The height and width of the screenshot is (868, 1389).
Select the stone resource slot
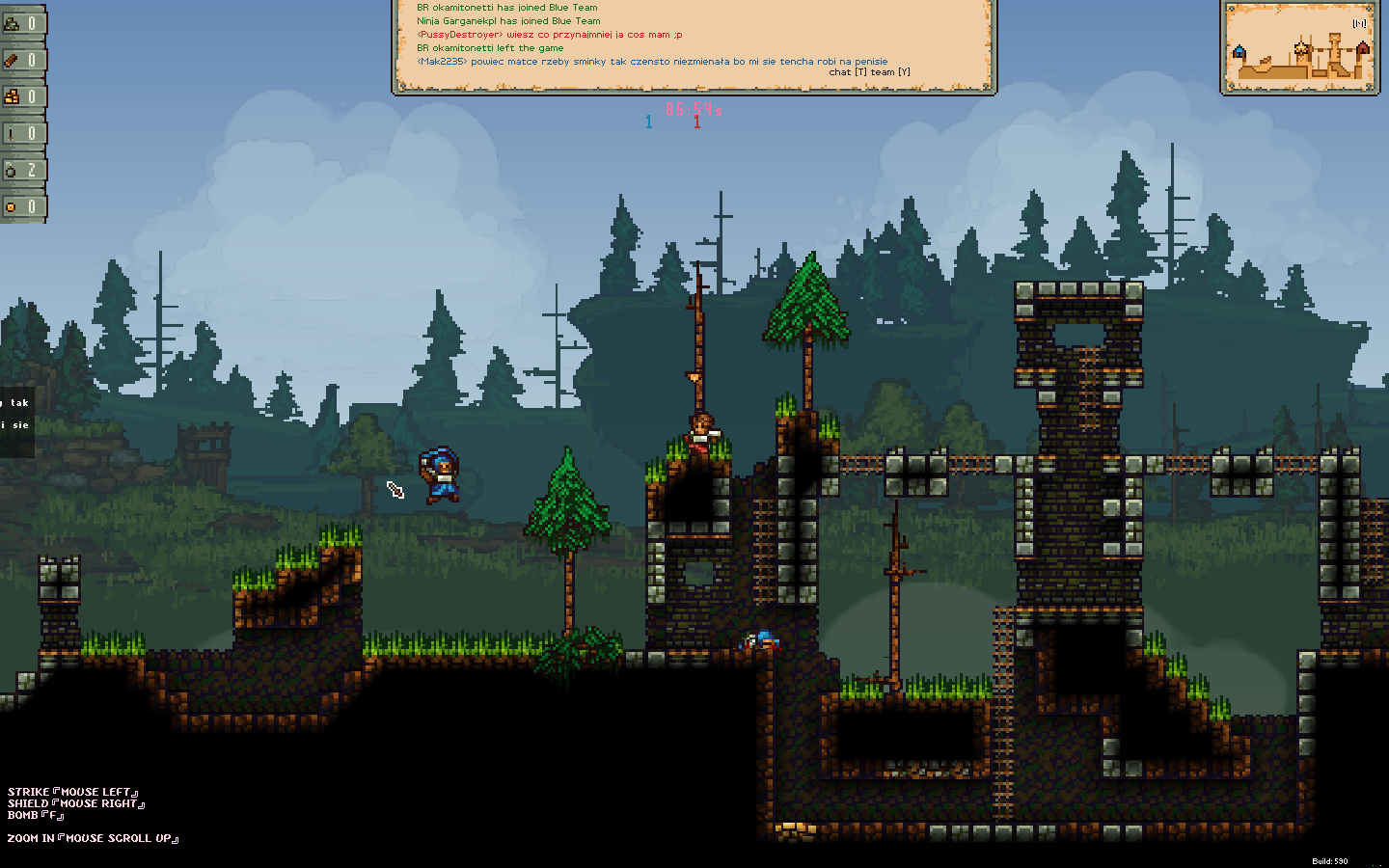pos(22,23)
